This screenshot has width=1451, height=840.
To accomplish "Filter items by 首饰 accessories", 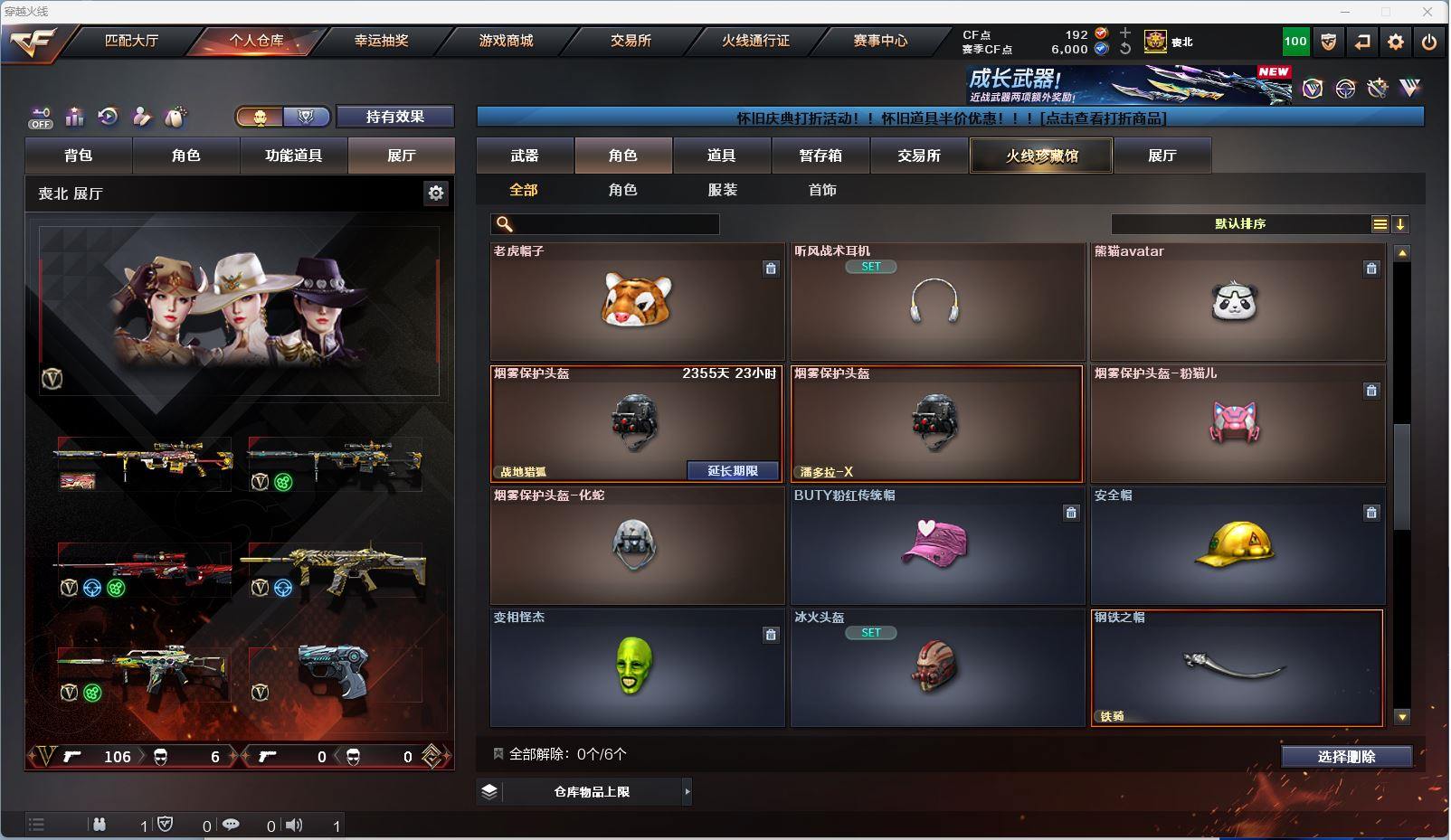I will tap(822, 190).
